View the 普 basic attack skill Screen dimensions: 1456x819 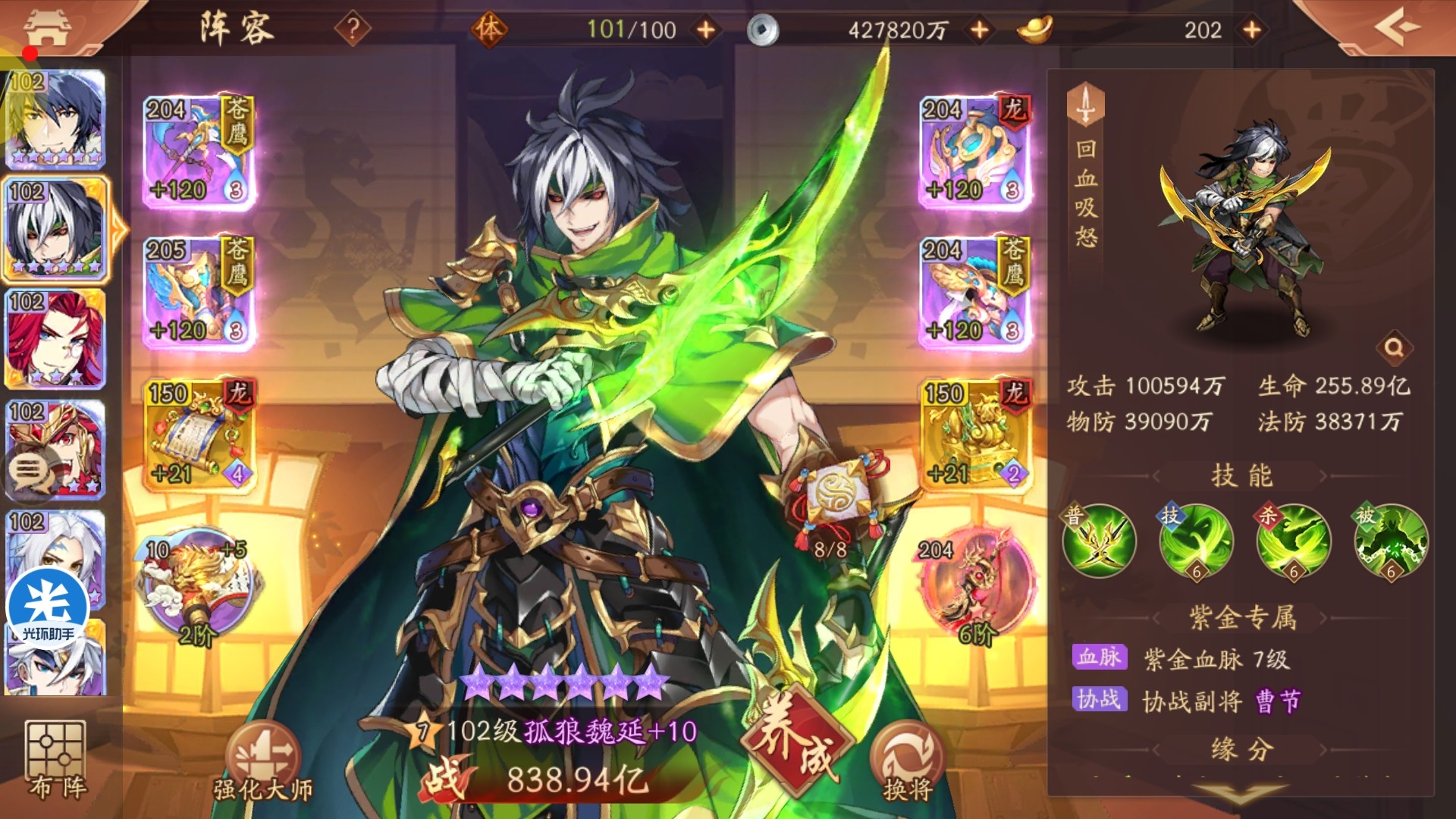tap(1099, 541)
